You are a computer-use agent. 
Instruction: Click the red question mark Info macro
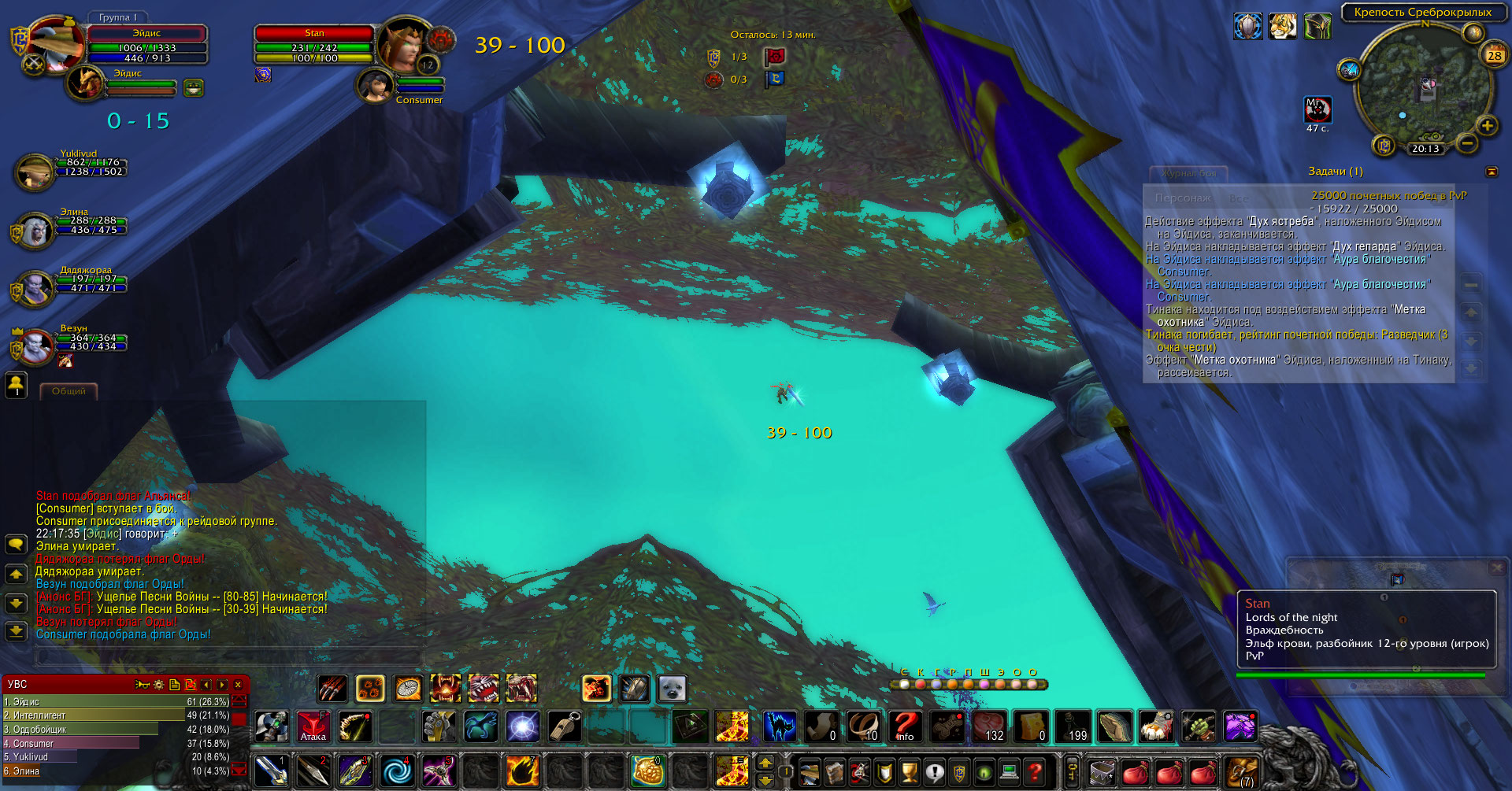coord(905,726)
